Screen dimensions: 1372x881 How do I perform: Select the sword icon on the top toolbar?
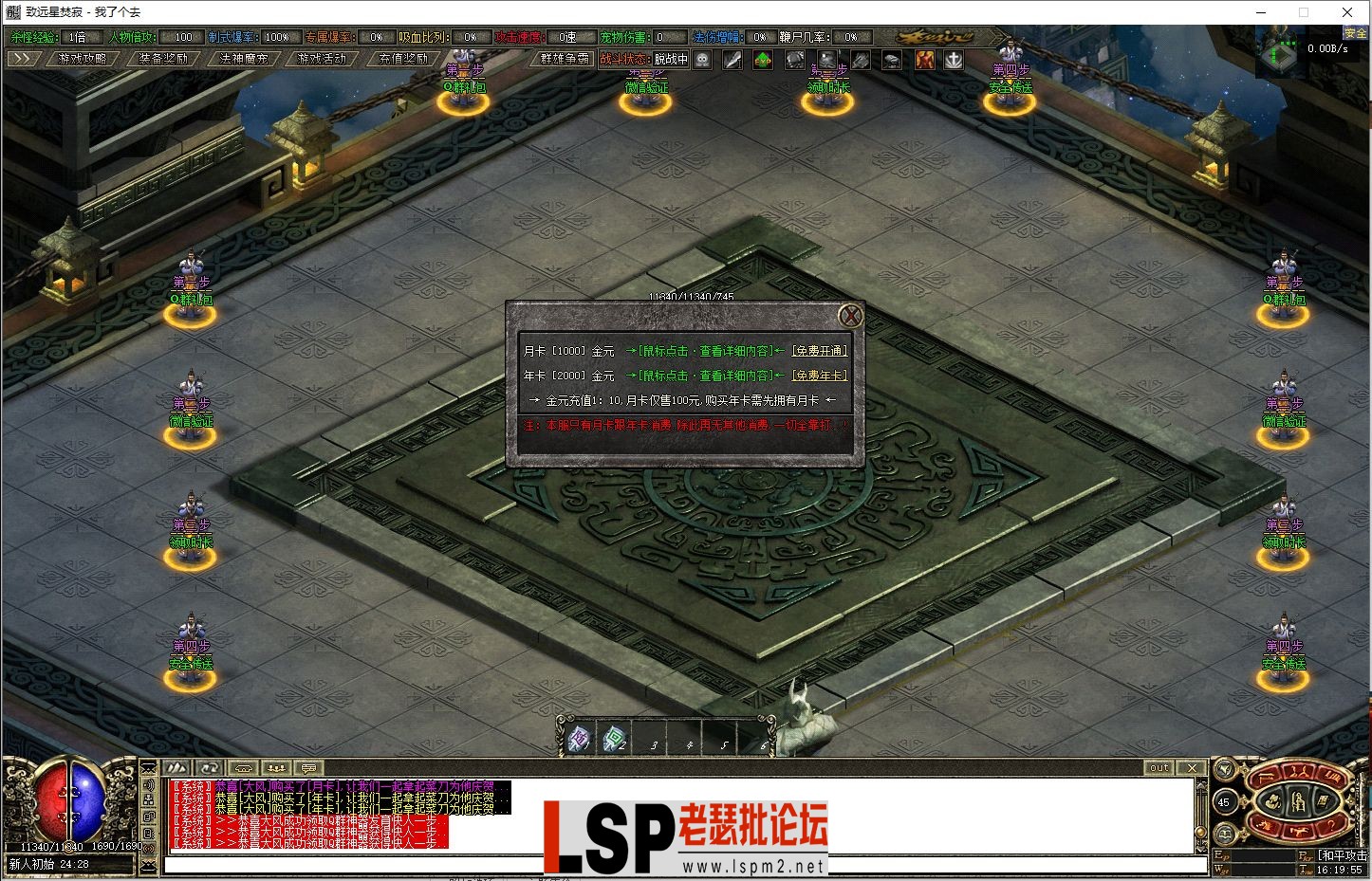pos(732,60)
